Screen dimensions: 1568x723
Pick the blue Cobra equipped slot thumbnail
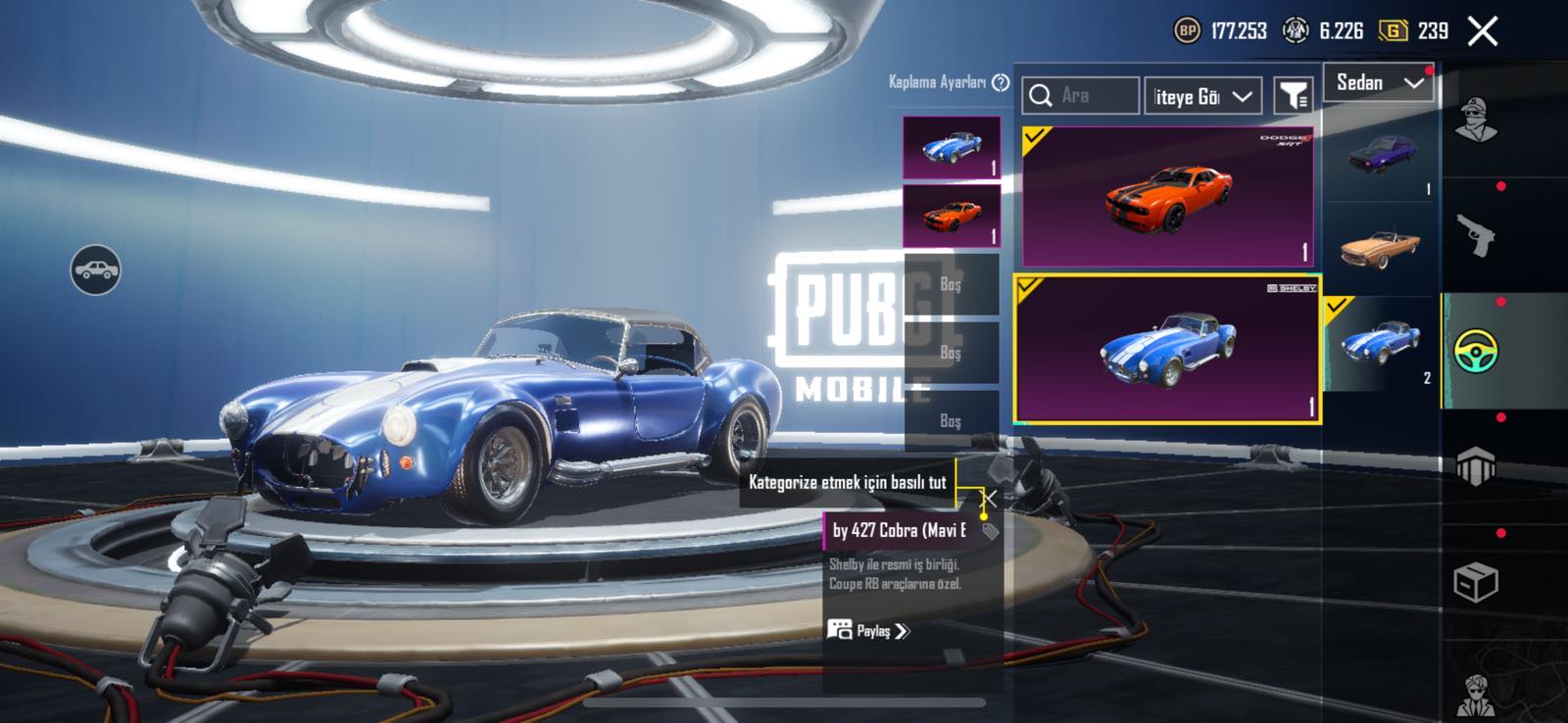951,148
